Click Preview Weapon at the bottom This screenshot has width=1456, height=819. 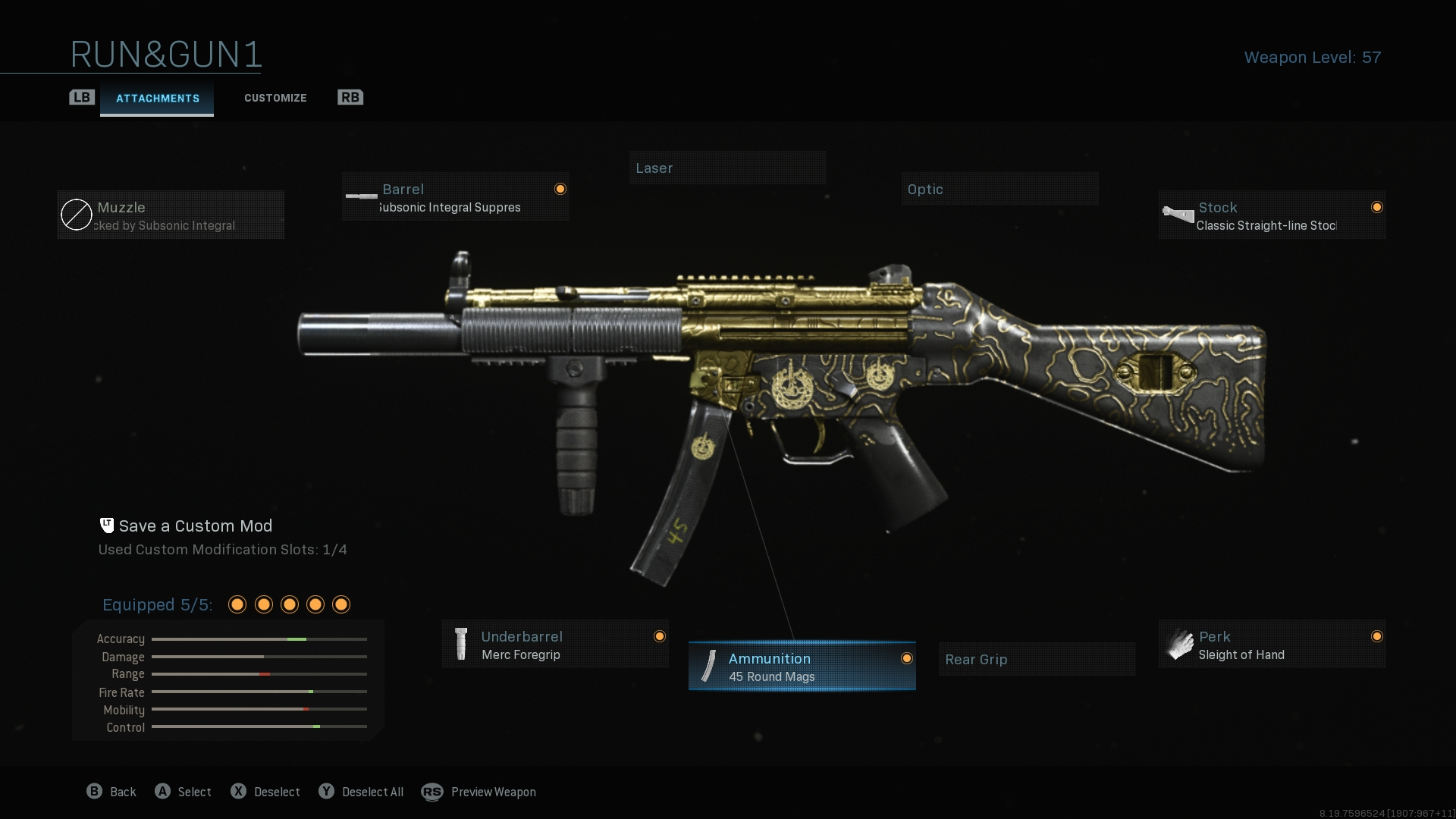[492, 792]
